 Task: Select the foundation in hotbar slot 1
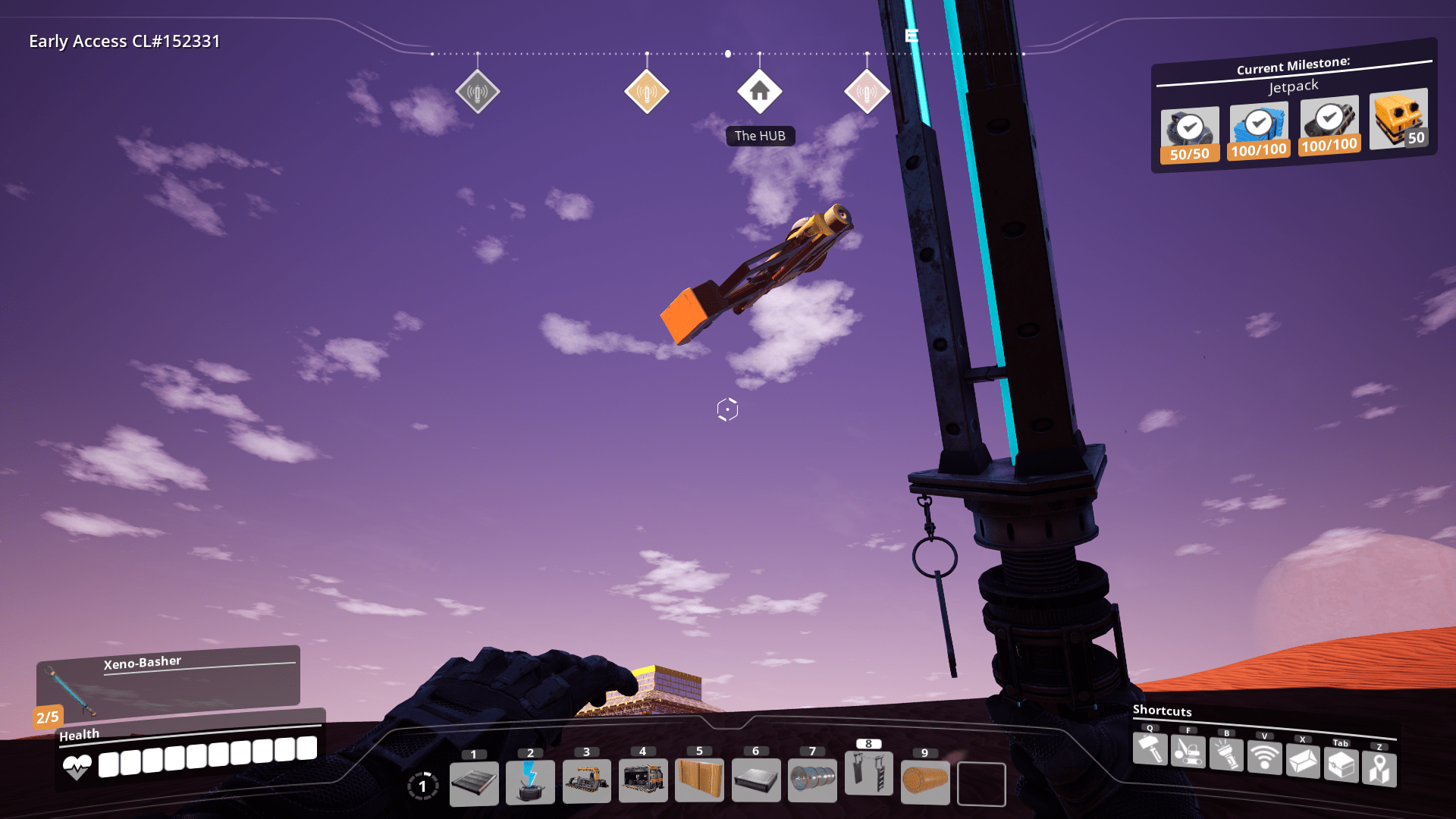tap(474, 783)
